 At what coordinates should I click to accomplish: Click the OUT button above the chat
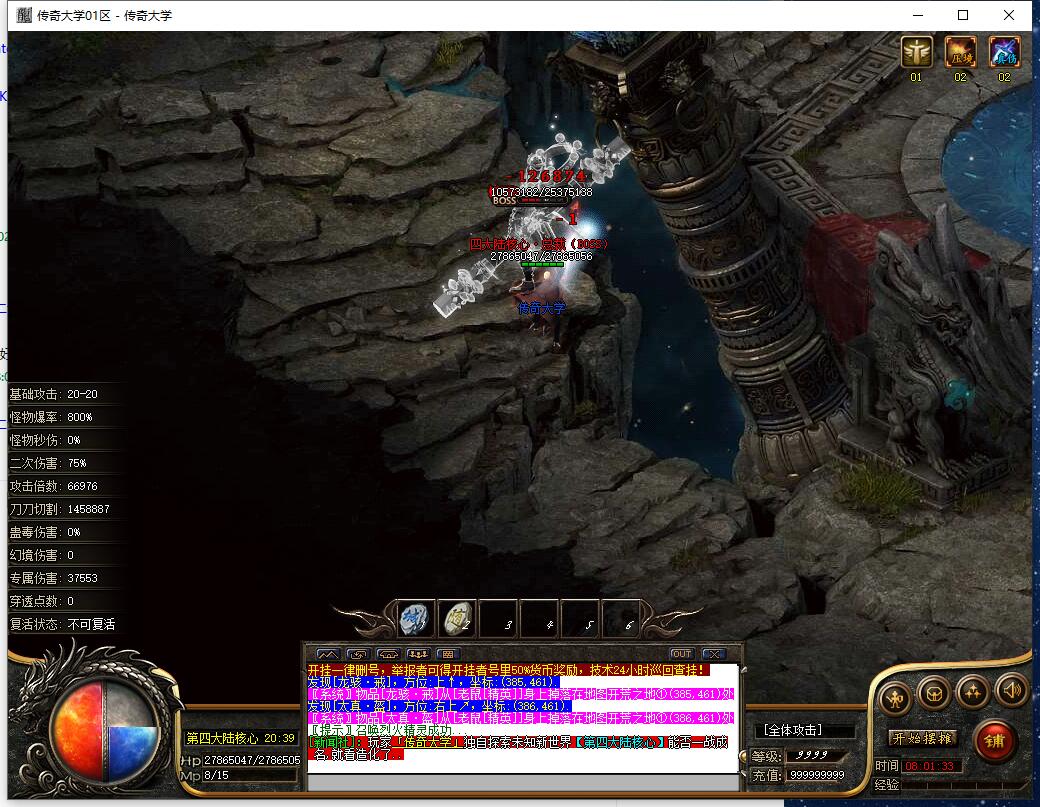coord(681,654)
